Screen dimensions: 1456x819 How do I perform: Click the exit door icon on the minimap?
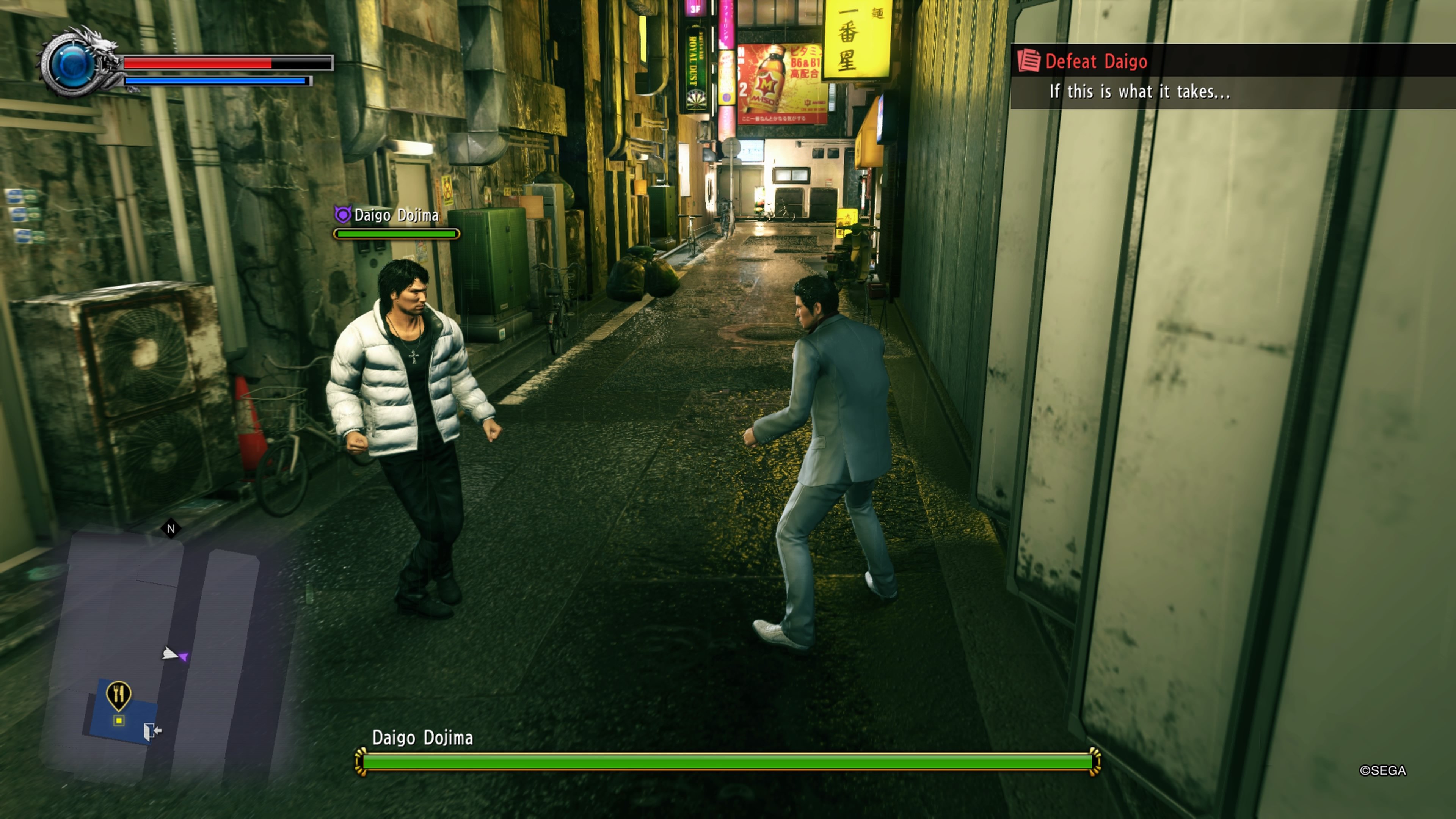[151, 730]
